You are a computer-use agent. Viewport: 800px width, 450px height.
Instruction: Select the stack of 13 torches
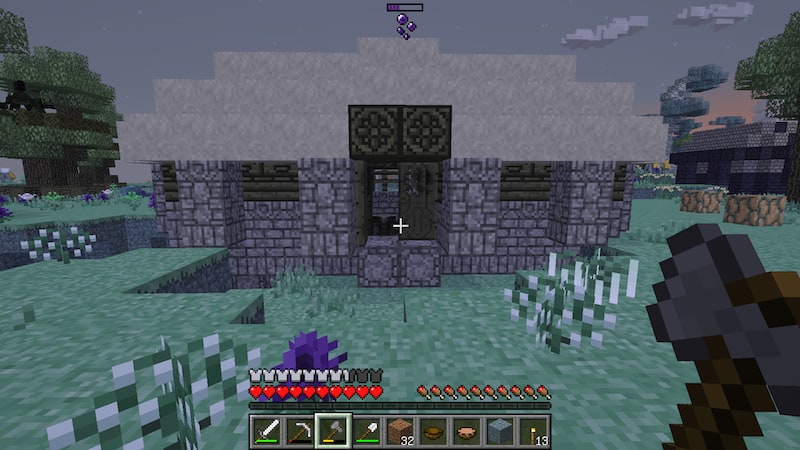533,430
